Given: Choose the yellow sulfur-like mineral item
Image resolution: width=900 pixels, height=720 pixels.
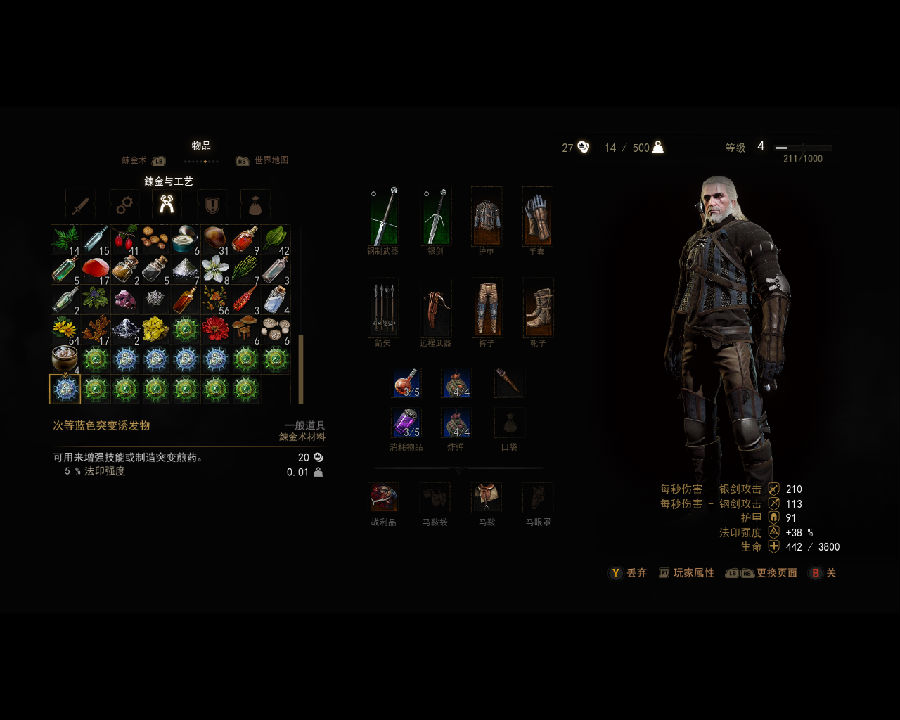Looking at the screenshot, I should (x=155, y=328).
